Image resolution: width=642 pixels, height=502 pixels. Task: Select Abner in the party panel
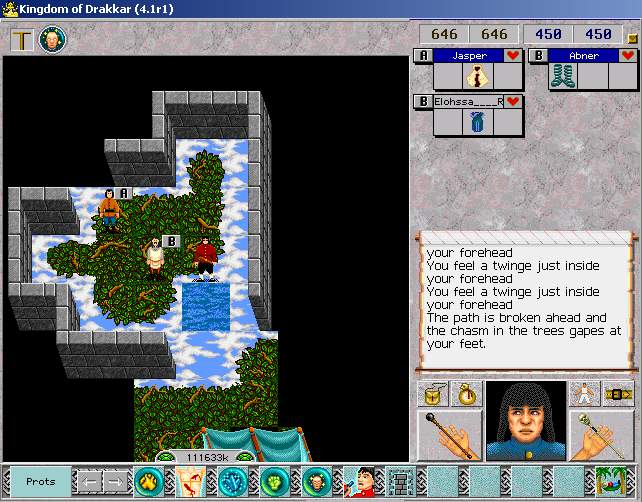(x=584, y=57)
